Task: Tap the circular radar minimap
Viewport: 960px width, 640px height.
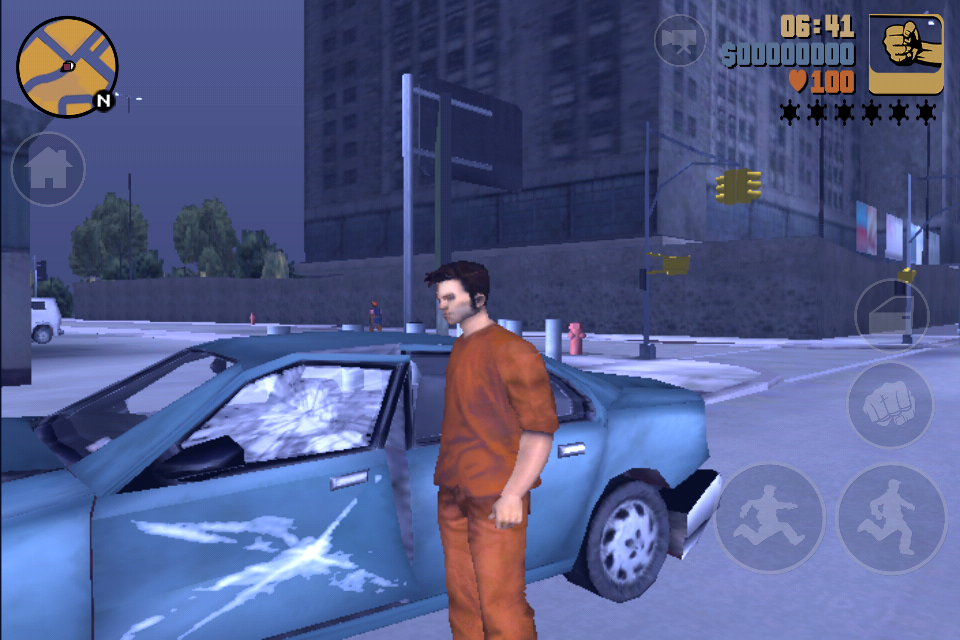Action: coord(67,67)
